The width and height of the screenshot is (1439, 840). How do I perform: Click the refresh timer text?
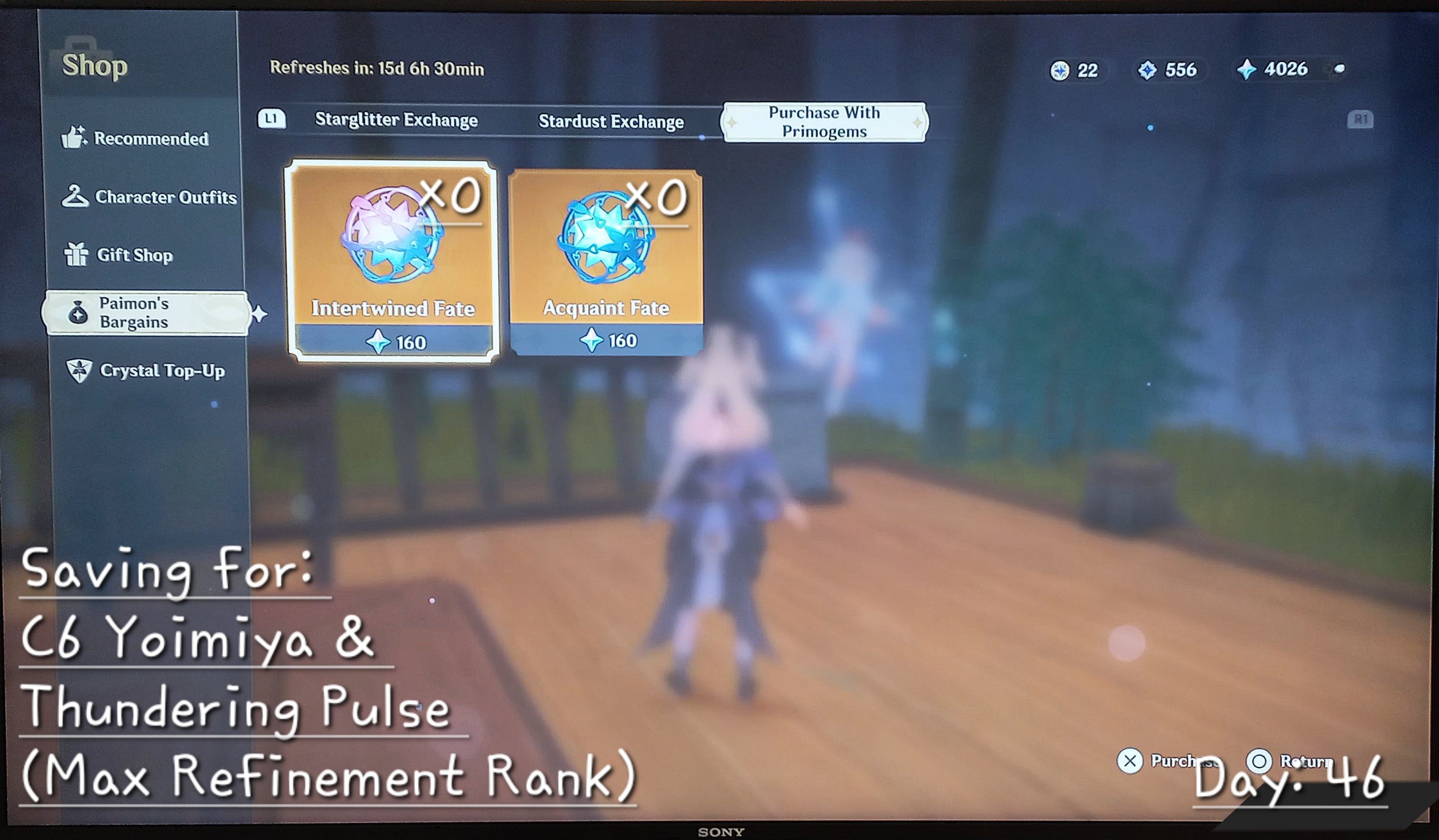point(377,68)
